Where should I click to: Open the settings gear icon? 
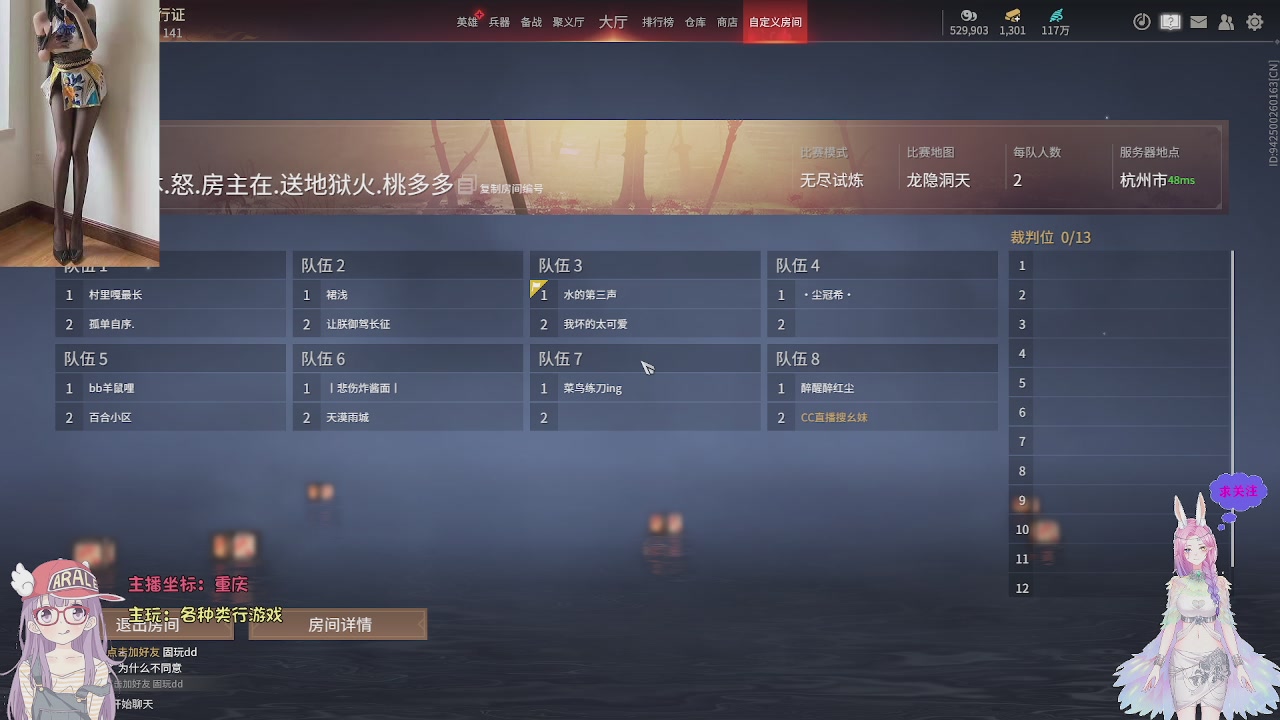(1254, 21)
